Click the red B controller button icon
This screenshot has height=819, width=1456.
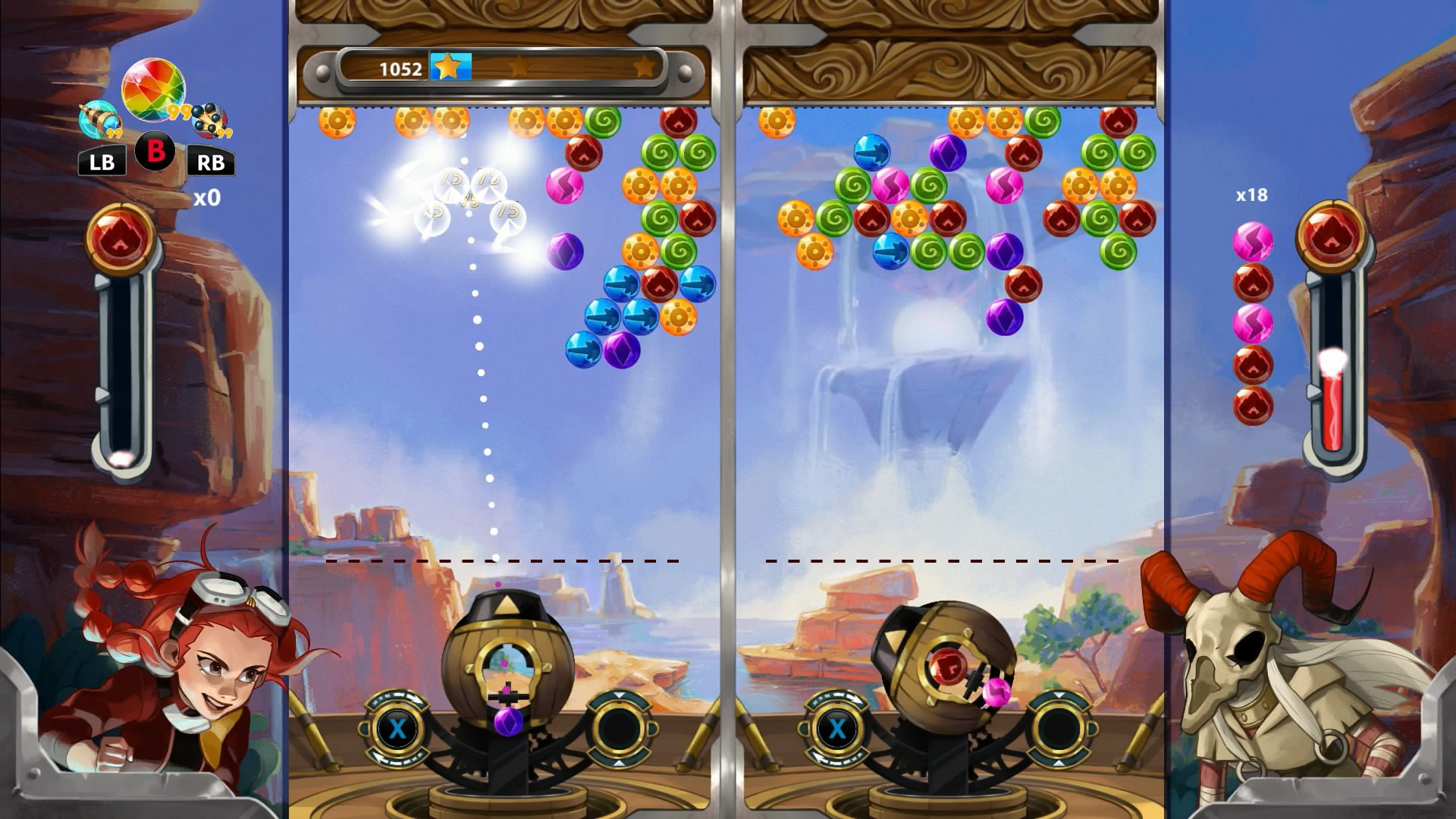[x=155, y=149]
